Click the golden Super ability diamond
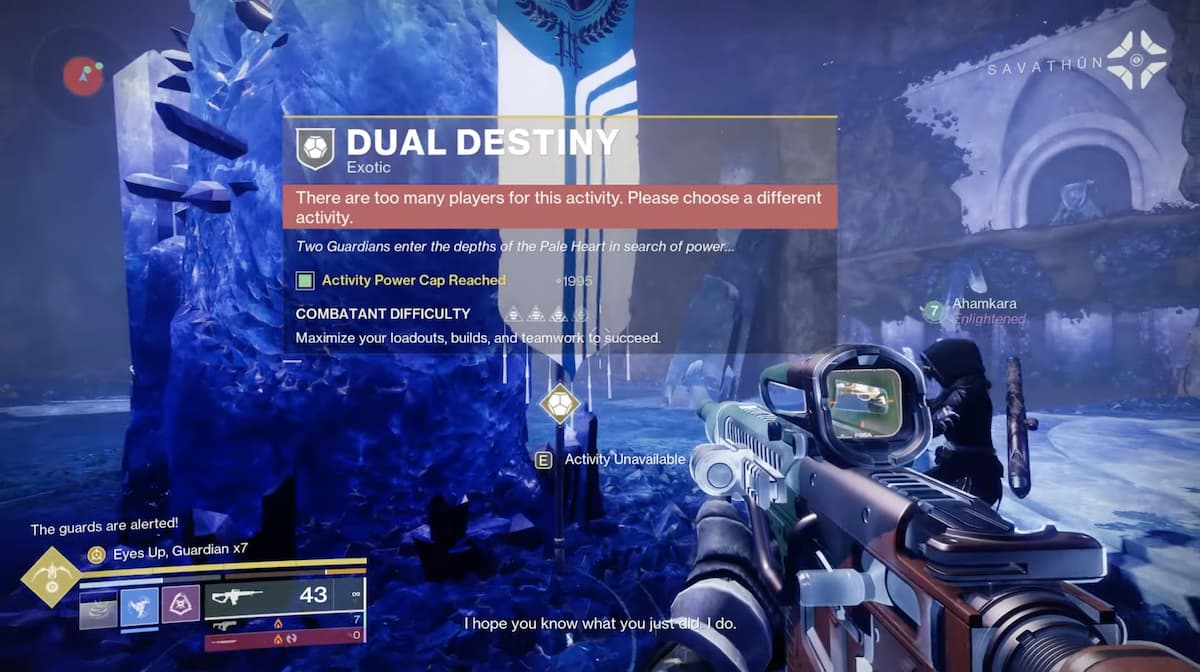 [x=49, y=577]
